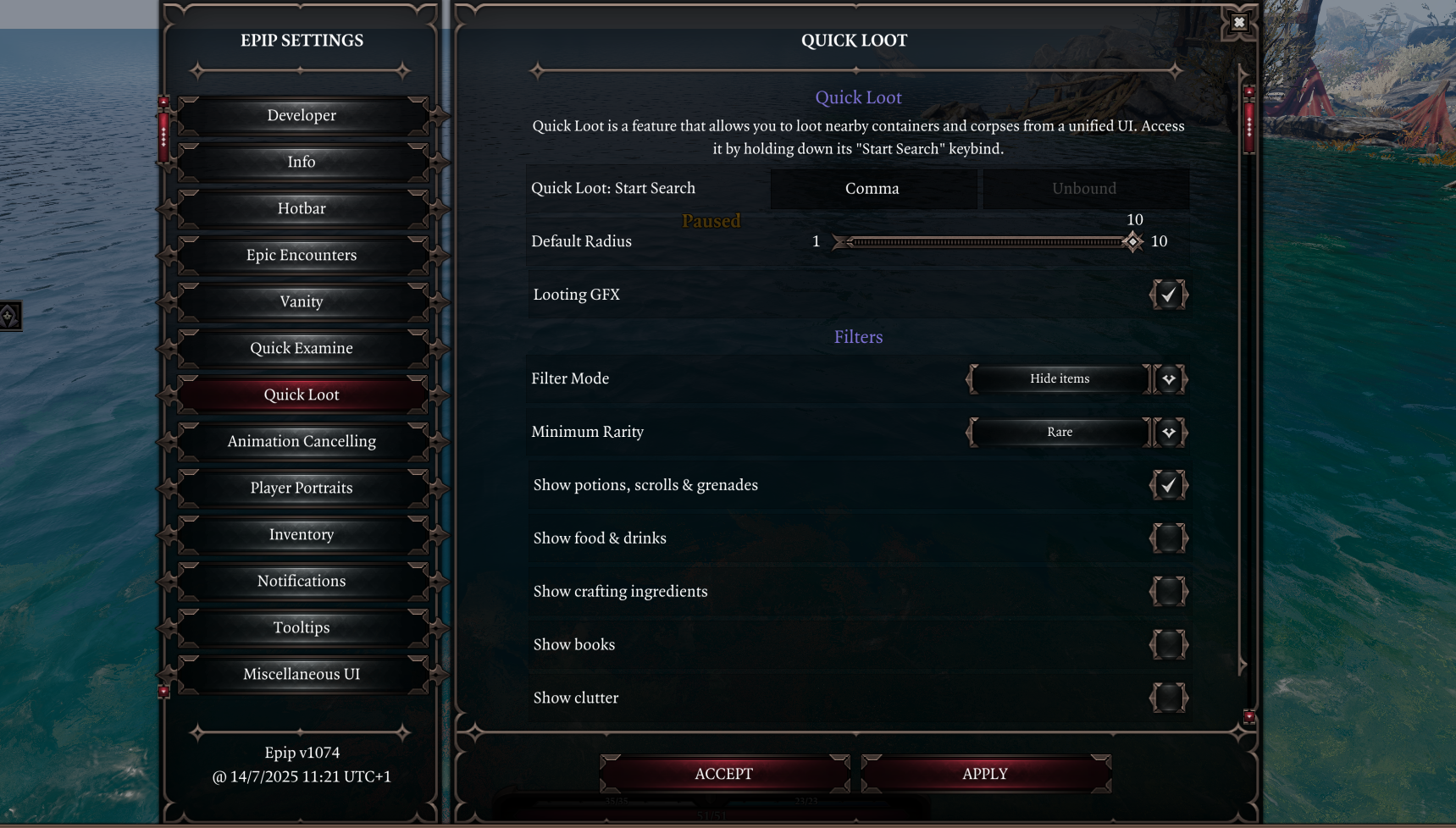Viewport: 1456px width, 828px height.
Task: Open the Developer settings tab
Action: (x=302, y=115)
